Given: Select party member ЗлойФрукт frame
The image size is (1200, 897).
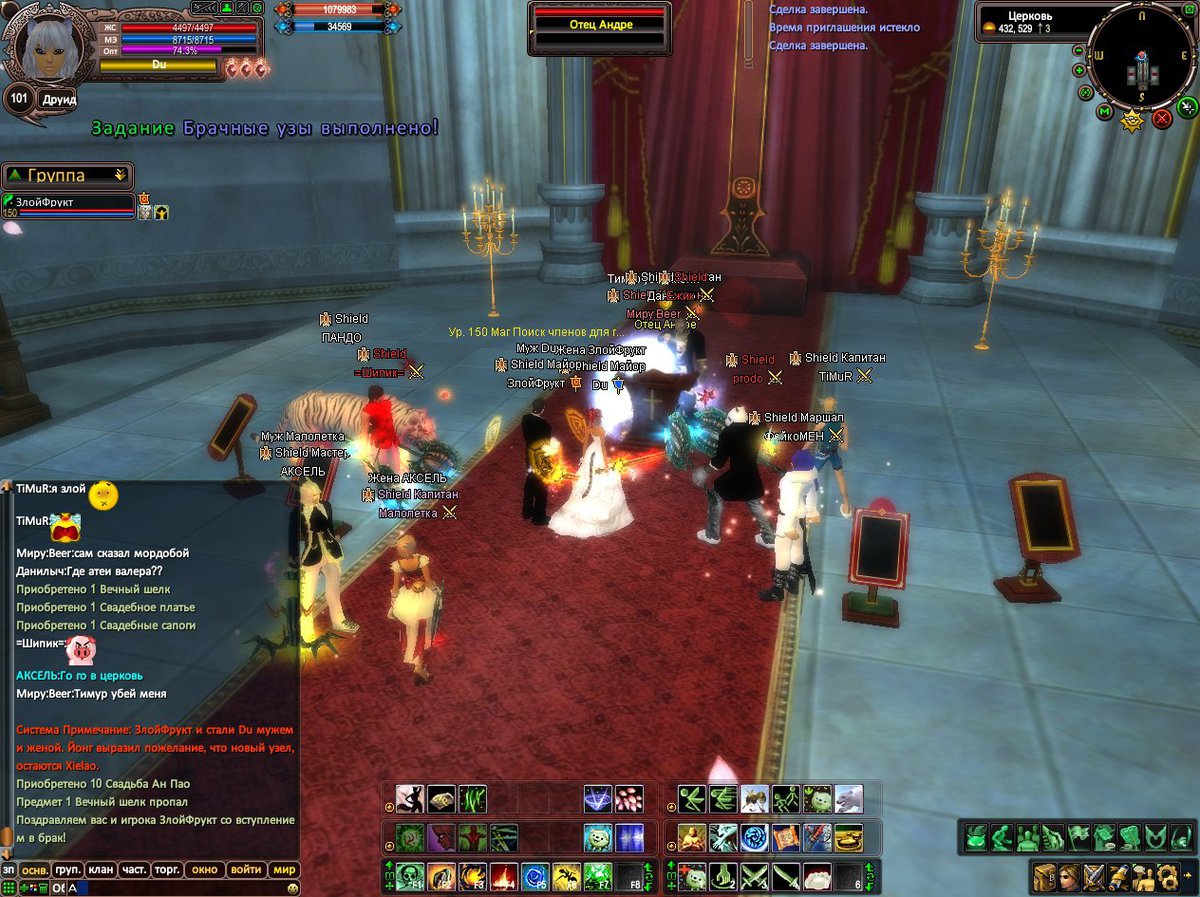Looking at the screenshot, I should 68,204.
